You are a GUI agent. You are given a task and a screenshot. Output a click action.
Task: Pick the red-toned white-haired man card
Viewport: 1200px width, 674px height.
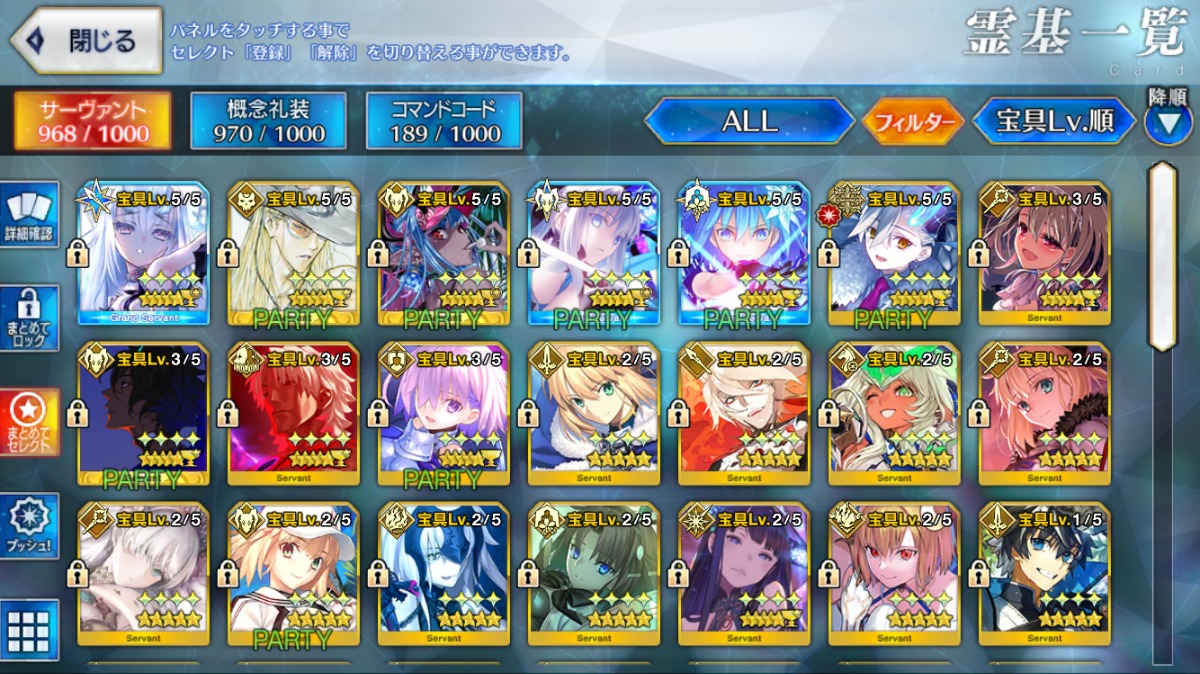(293, 415)
